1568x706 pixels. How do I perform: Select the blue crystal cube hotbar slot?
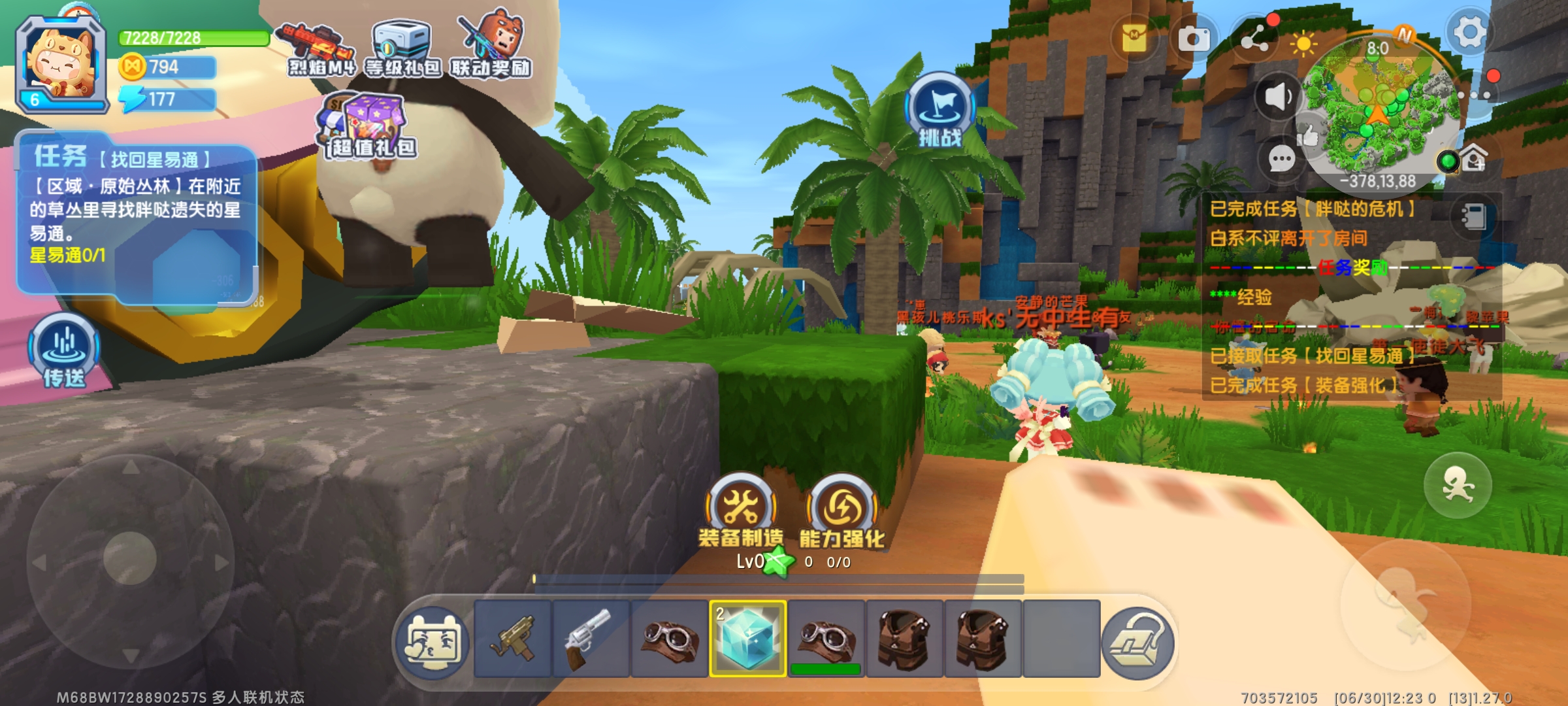747,639
